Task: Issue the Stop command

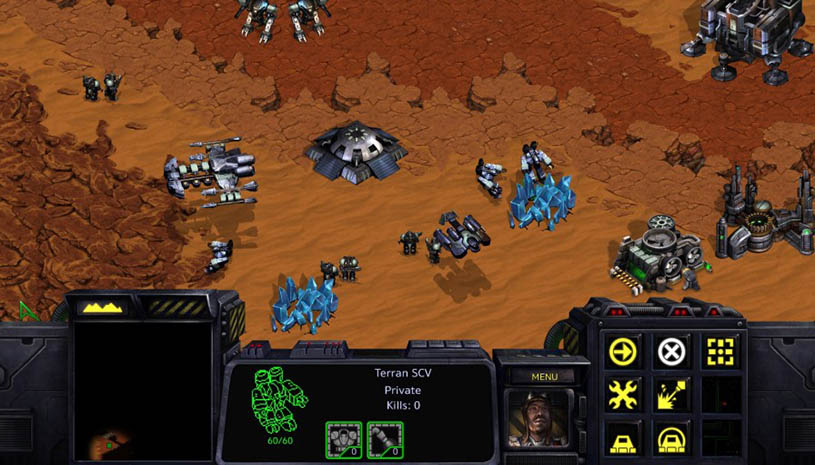Action: coord(672,352)
